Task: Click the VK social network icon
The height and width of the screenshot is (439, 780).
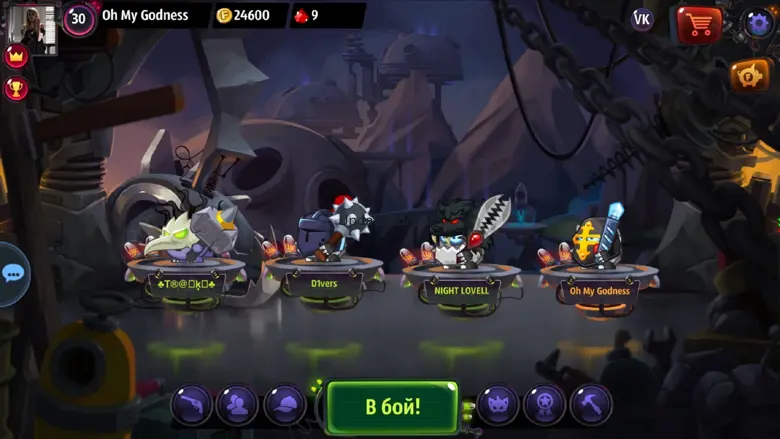Action: pyautogui.click(x=642, y=20)
